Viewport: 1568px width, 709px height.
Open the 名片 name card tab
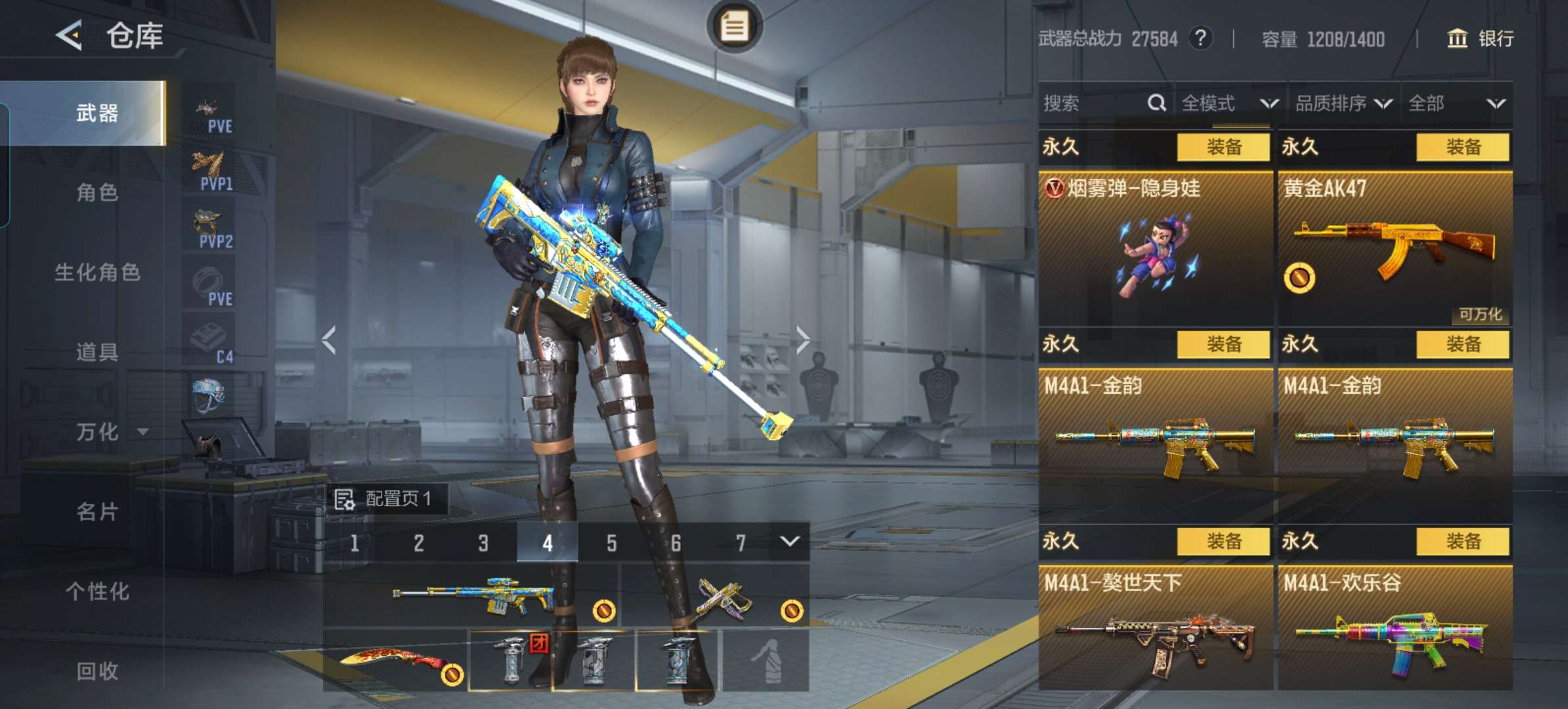click(x=97, y=512)
